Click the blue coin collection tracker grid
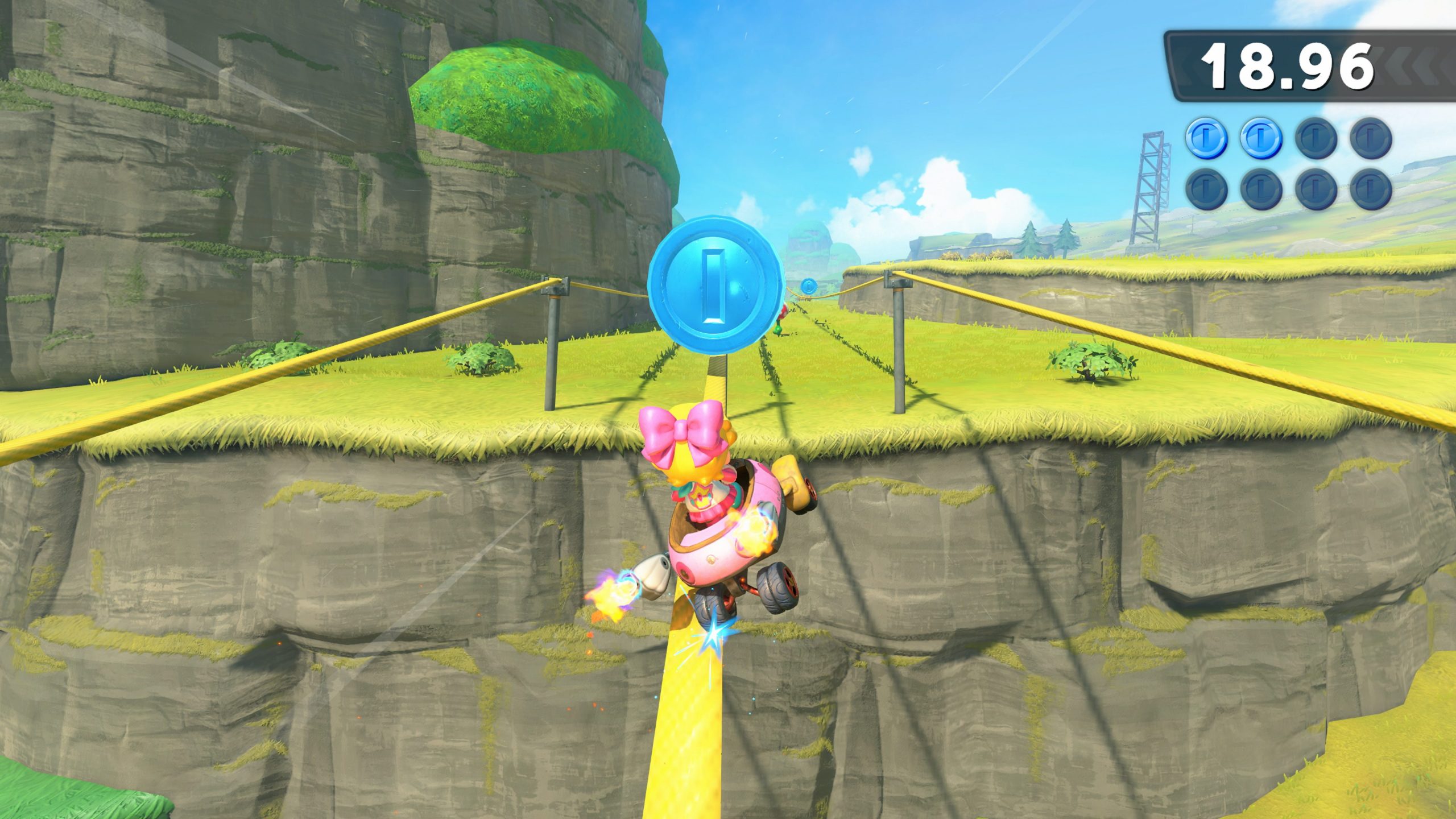Screen dimensions: 1456x819 (1288, 163)
